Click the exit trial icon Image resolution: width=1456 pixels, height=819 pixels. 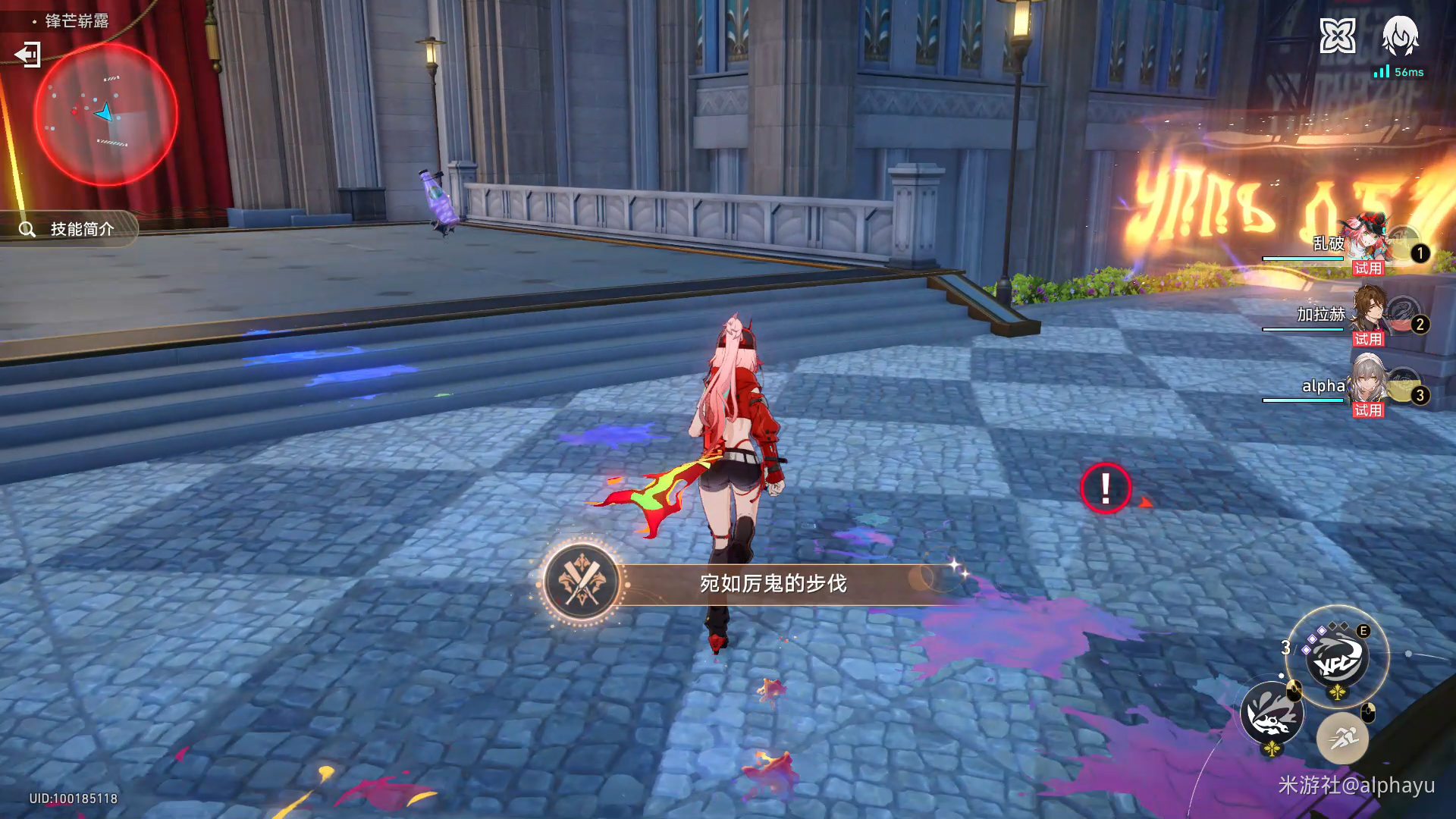pyautogui.click(x=28, y=55)
